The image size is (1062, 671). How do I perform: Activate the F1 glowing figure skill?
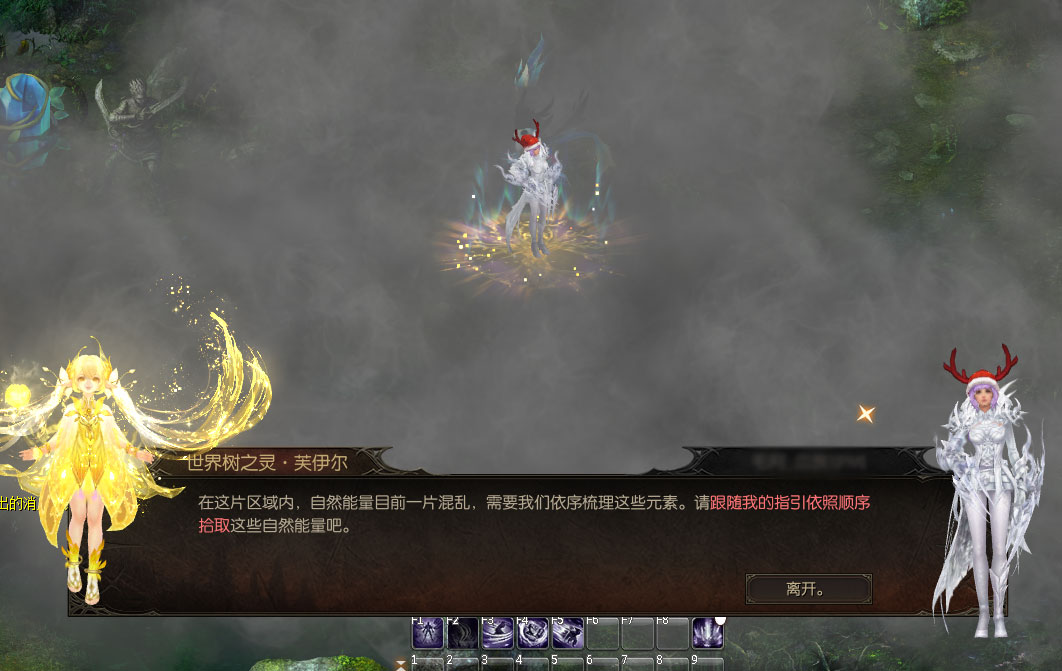[x=427, y=633]
